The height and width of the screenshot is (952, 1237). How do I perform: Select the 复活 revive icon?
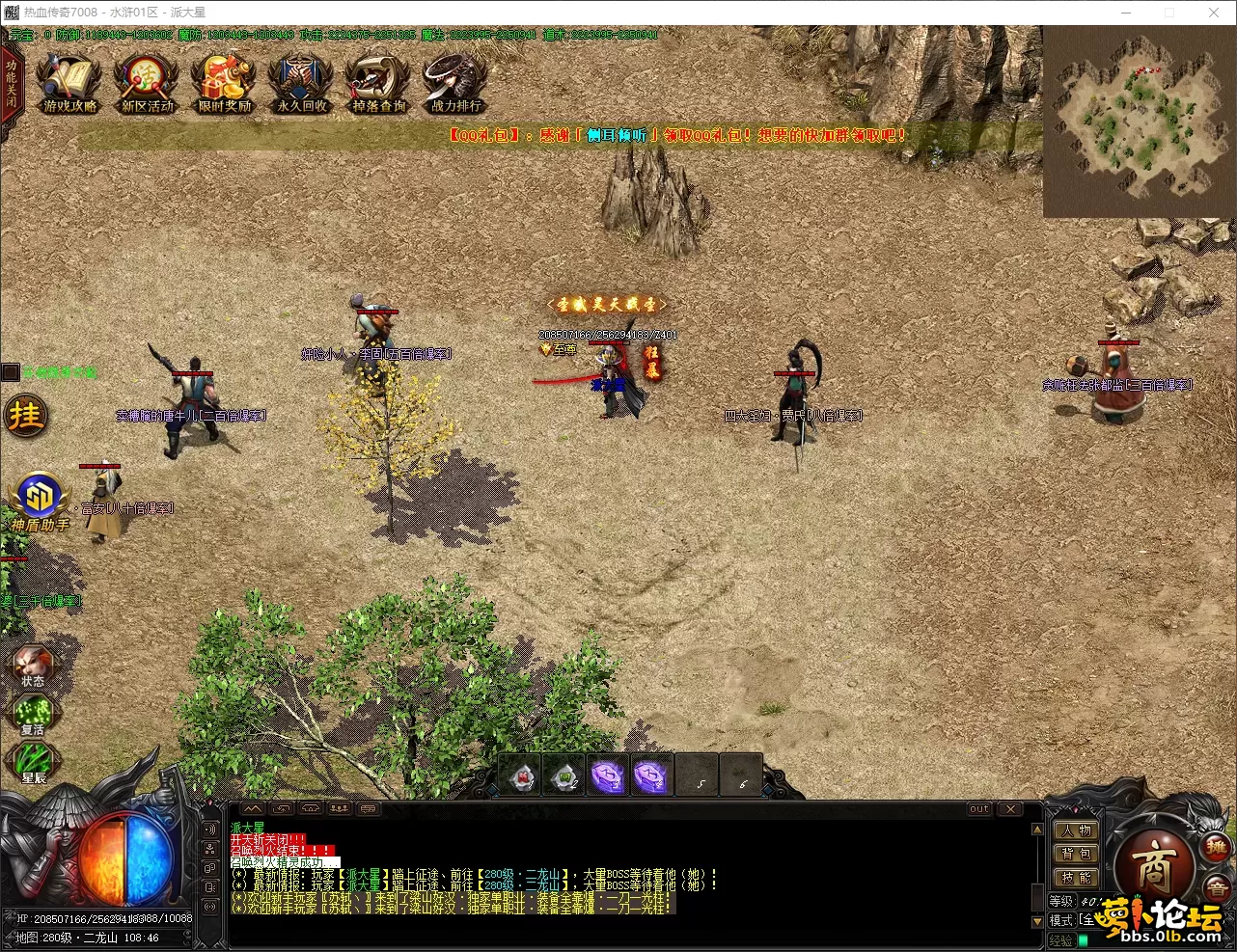[33, 715]
